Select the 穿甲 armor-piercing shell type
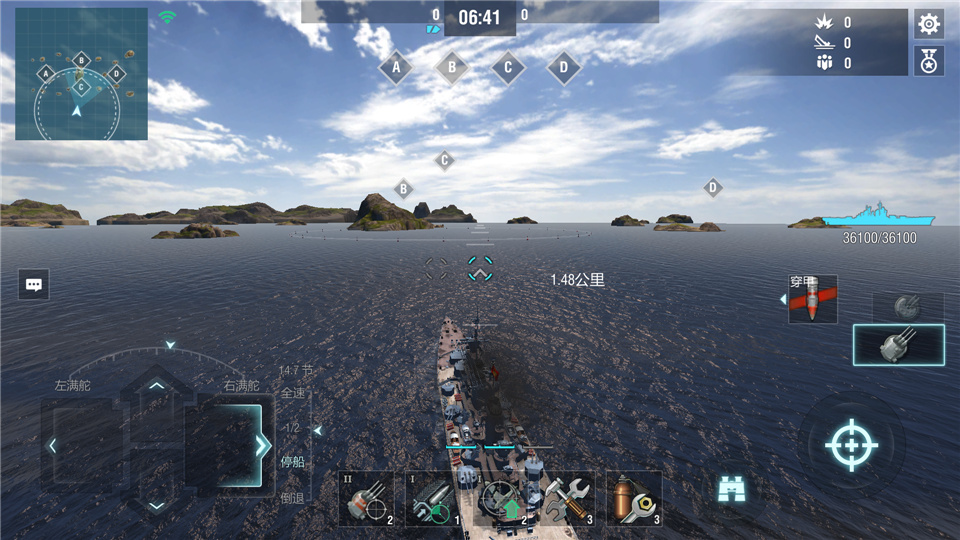Viewport: 960px width, 540px height. coord(812,299)
